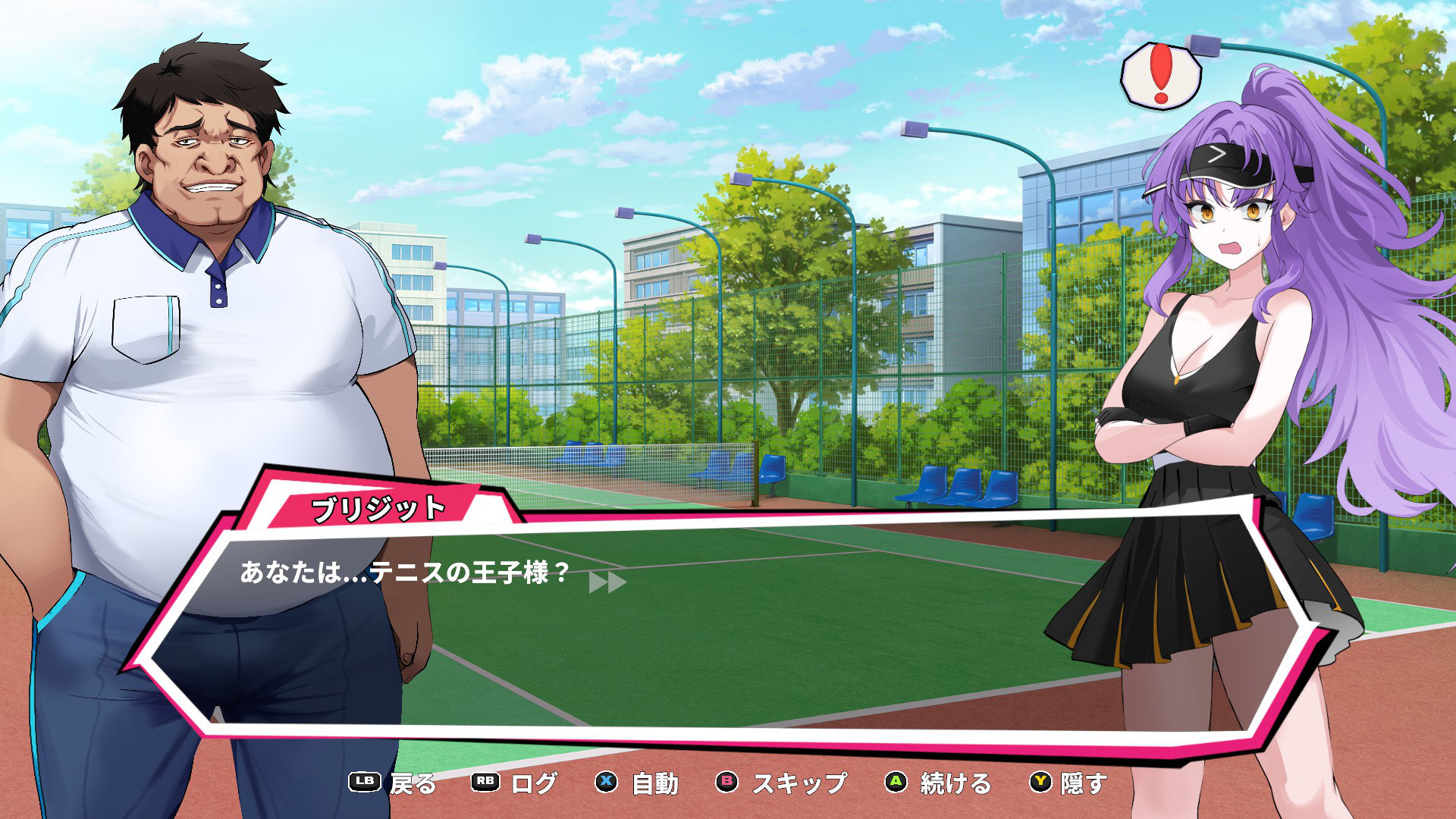Hide the text window with 隠す

(1084, 783)
